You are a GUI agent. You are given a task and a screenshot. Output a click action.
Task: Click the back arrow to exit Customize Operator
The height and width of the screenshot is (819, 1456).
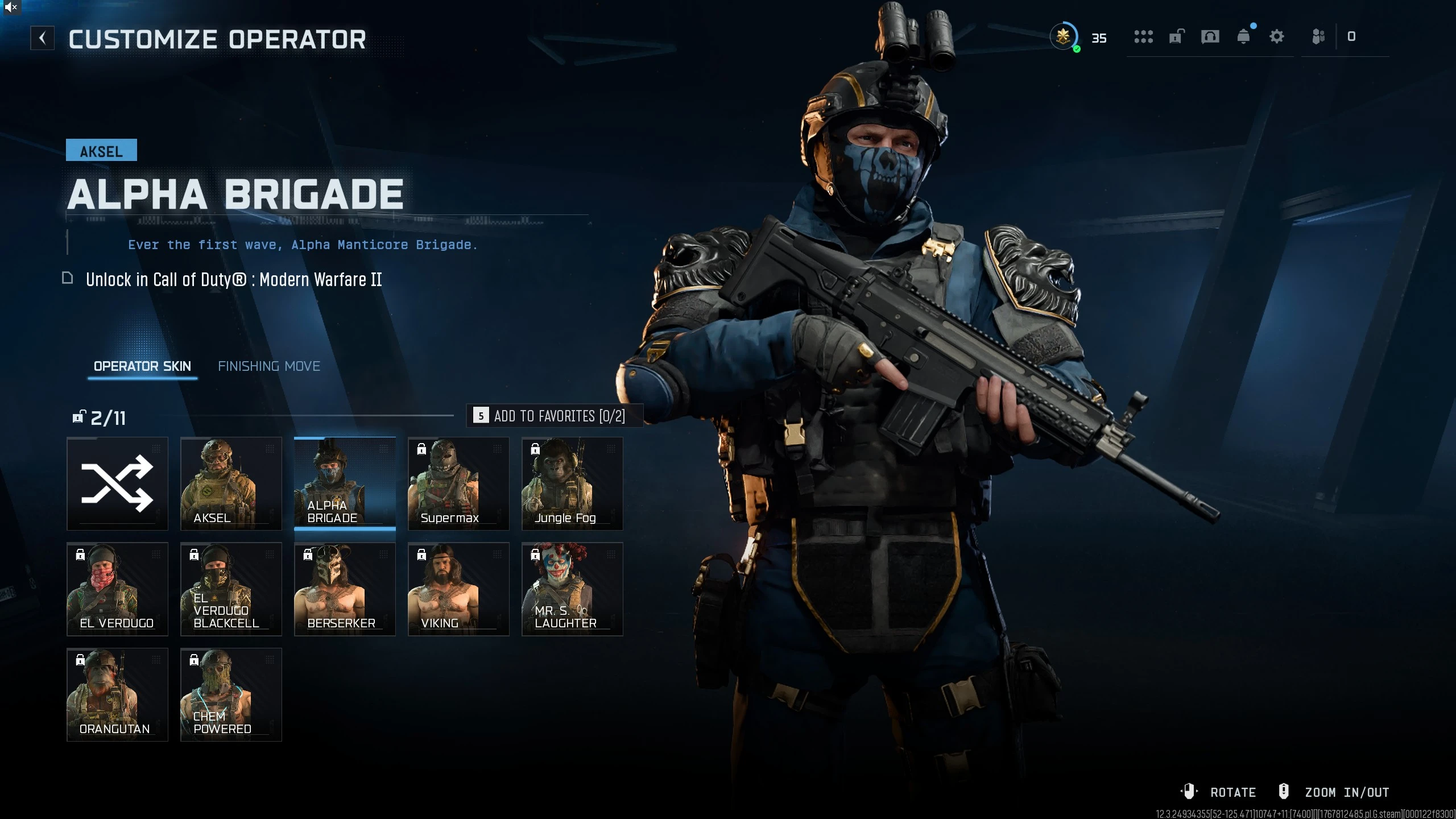(x=43, y=38)
